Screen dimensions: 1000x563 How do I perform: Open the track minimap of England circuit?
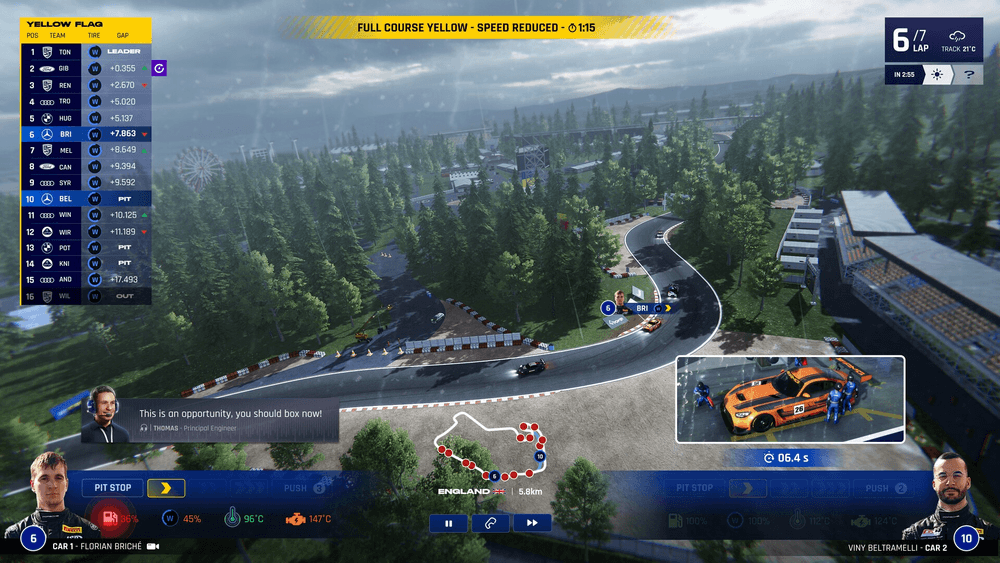tap(490, 445)
